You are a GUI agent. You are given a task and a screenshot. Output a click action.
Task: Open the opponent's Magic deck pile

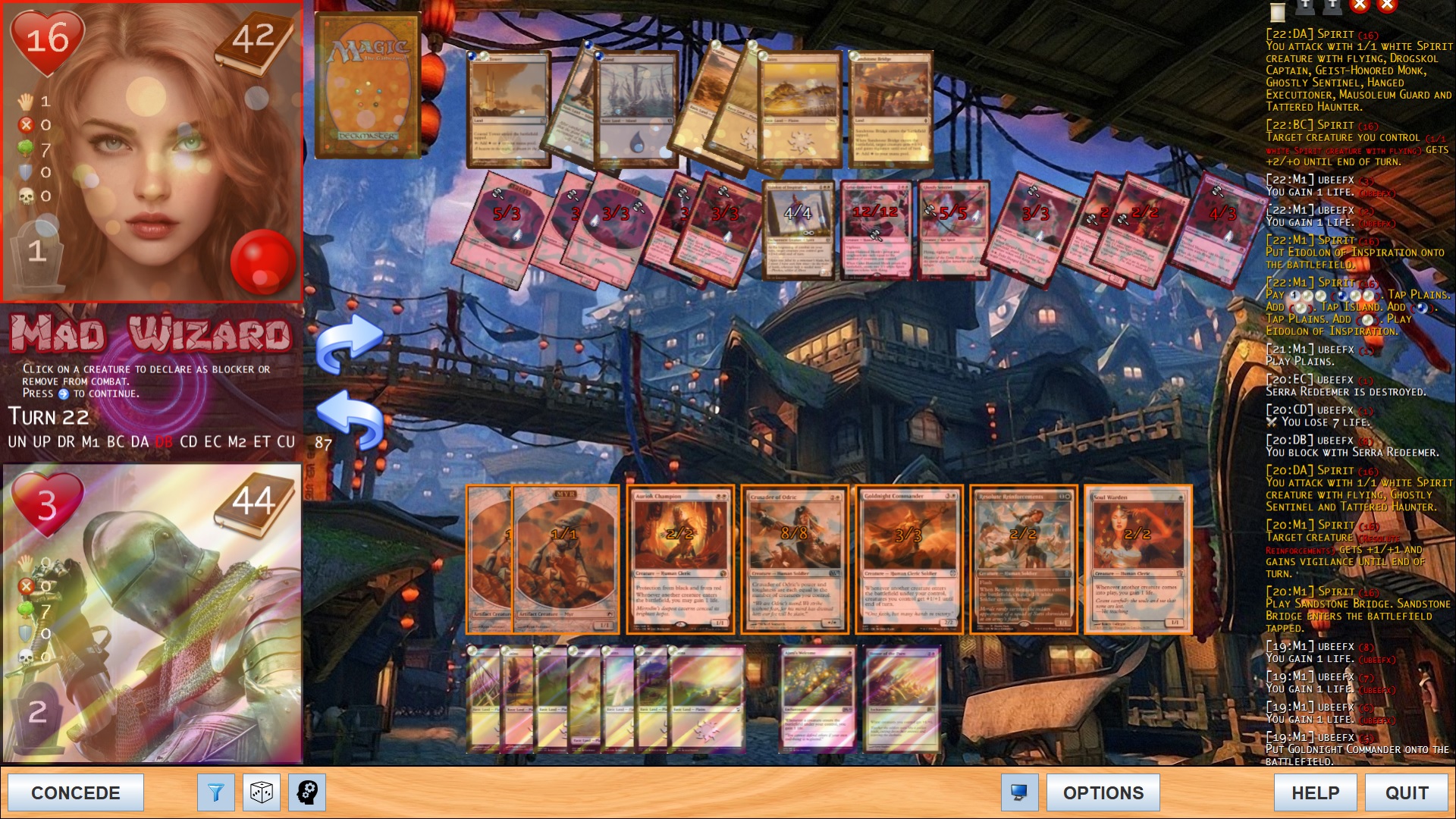pyautogui.click(x=368, y=86)
